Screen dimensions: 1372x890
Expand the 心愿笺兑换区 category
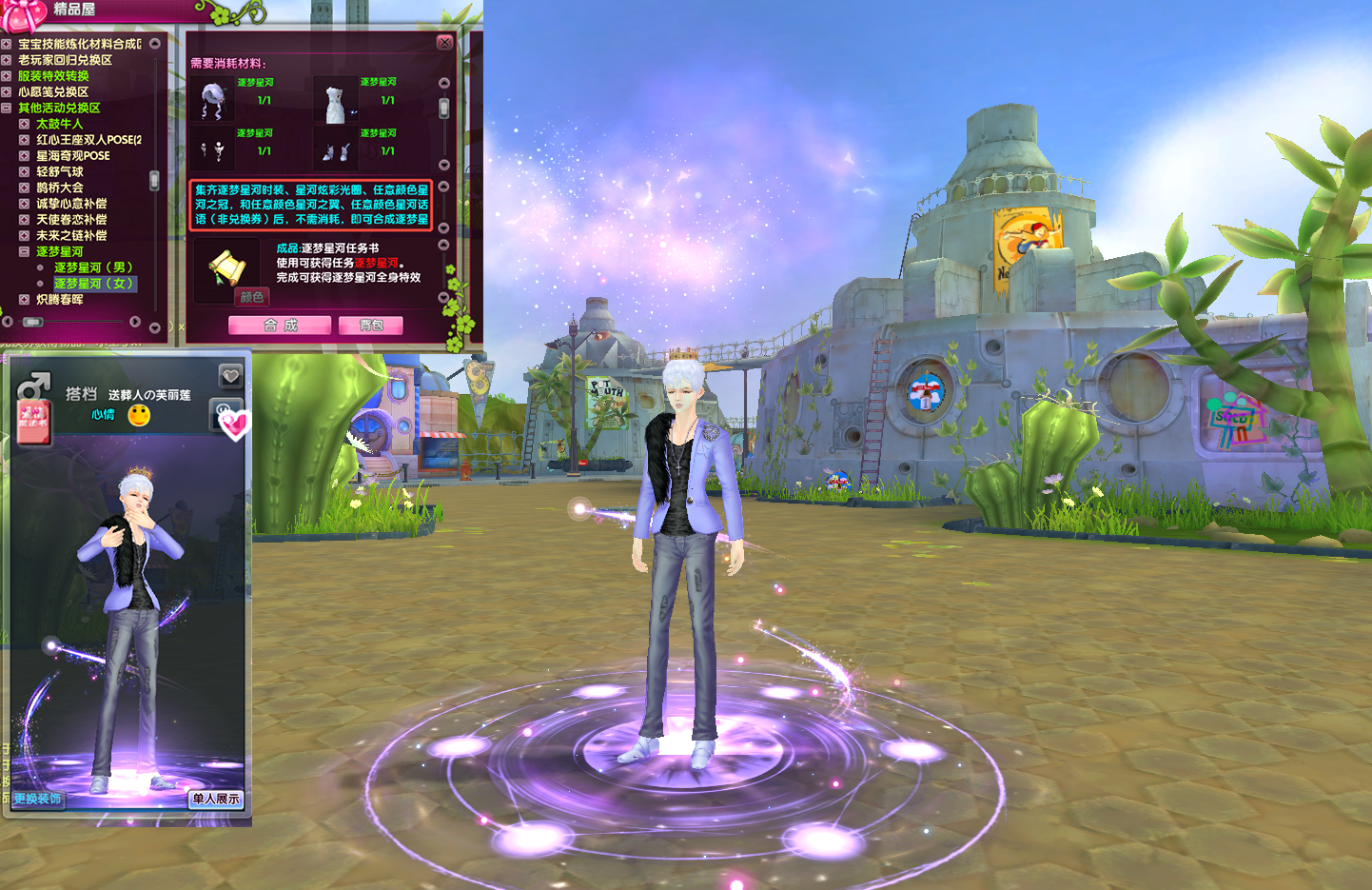pos(7,92)
